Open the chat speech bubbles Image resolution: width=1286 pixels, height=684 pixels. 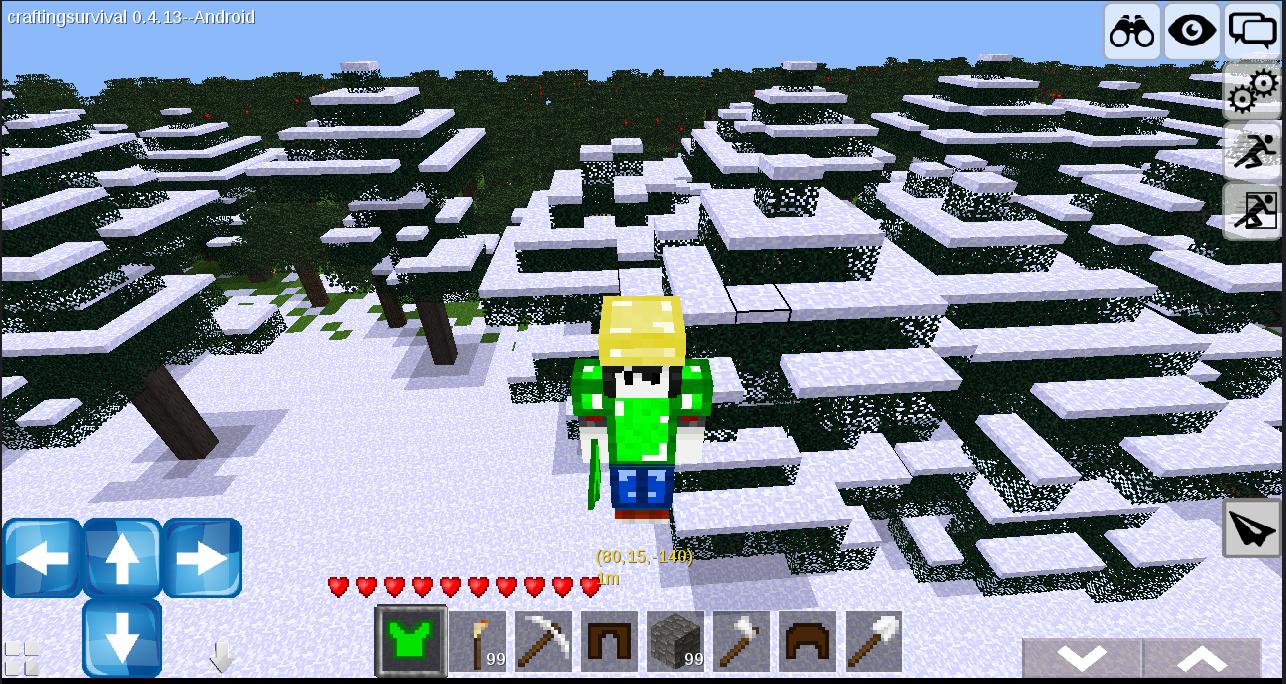tap(1251, 30)
